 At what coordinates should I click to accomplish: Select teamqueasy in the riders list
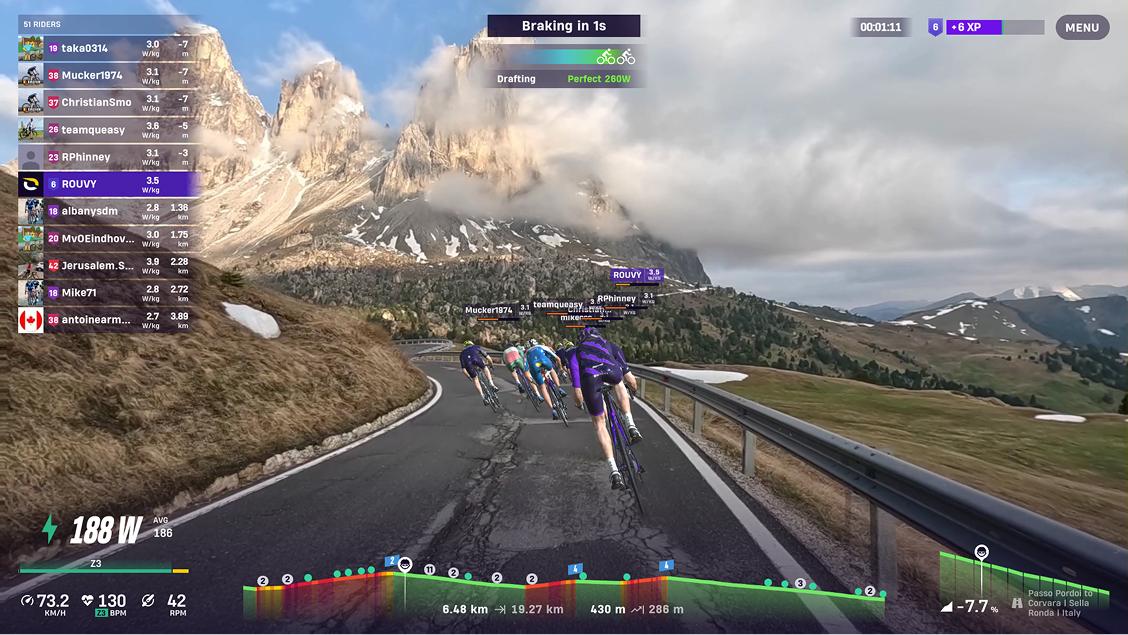[x=108, y=129]
